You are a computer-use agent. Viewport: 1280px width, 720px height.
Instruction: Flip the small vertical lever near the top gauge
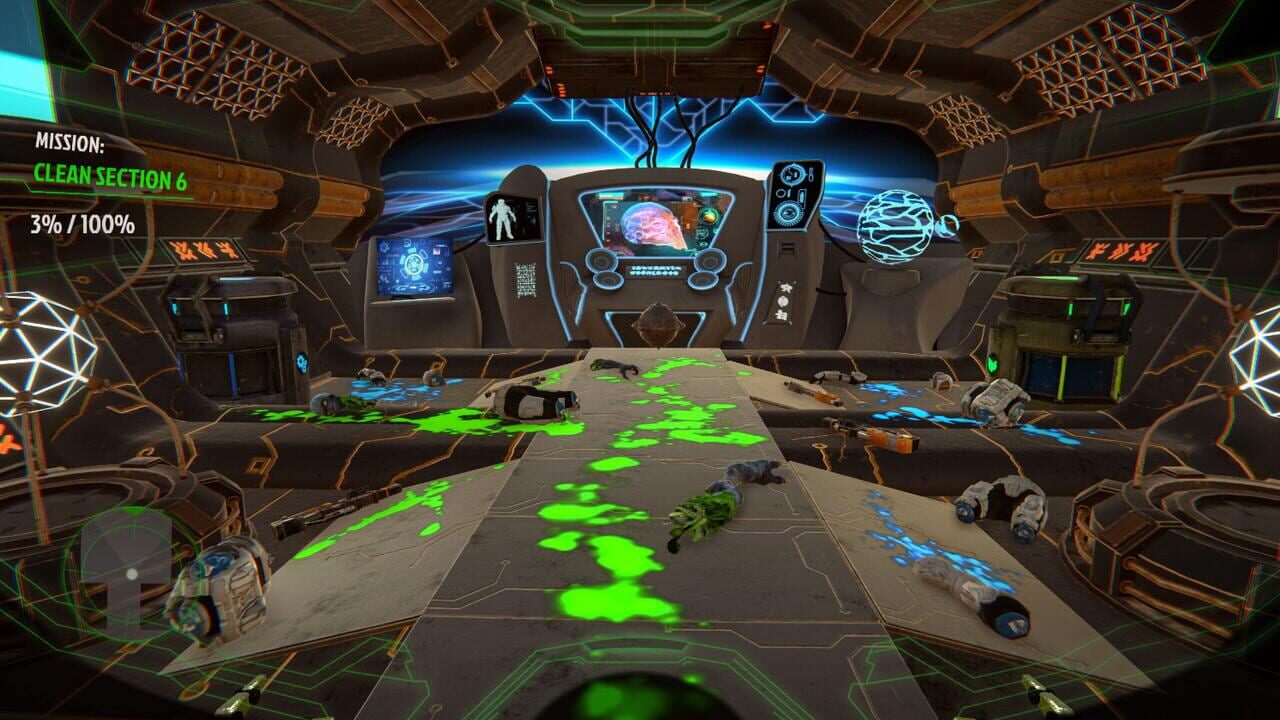coord(811,174)
